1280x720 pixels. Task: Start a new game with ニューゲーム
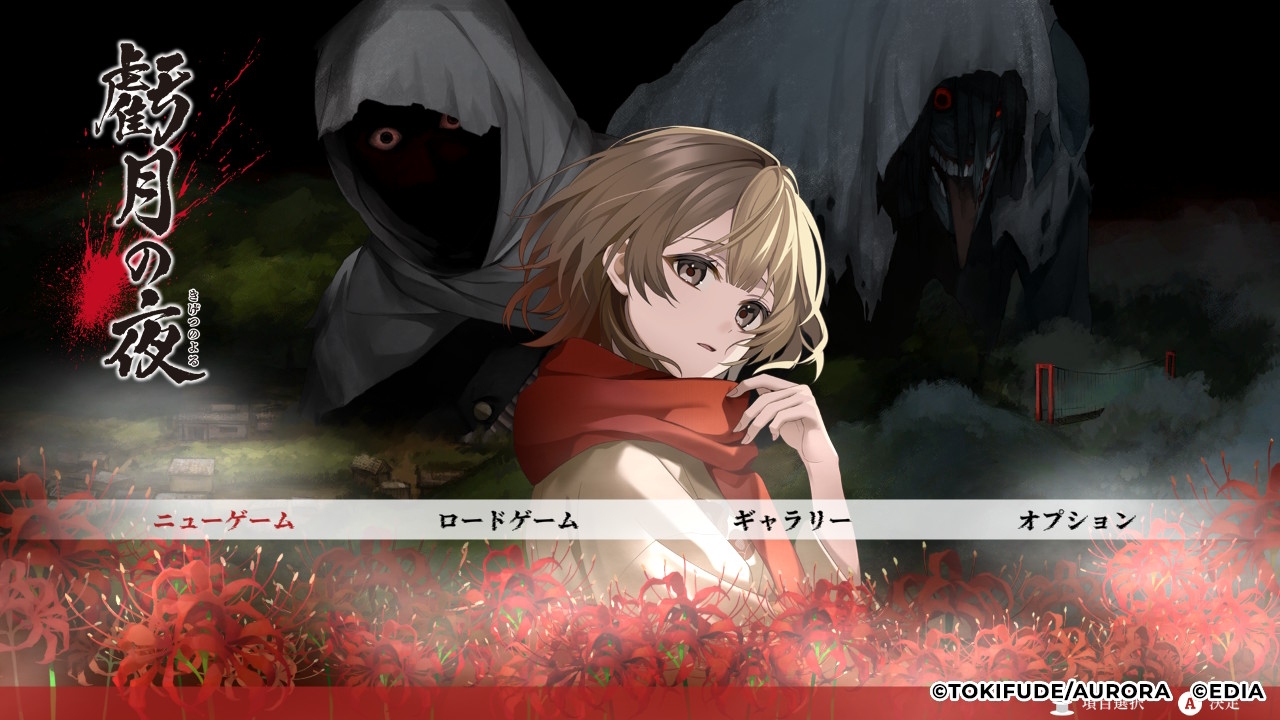pos(223,520)
